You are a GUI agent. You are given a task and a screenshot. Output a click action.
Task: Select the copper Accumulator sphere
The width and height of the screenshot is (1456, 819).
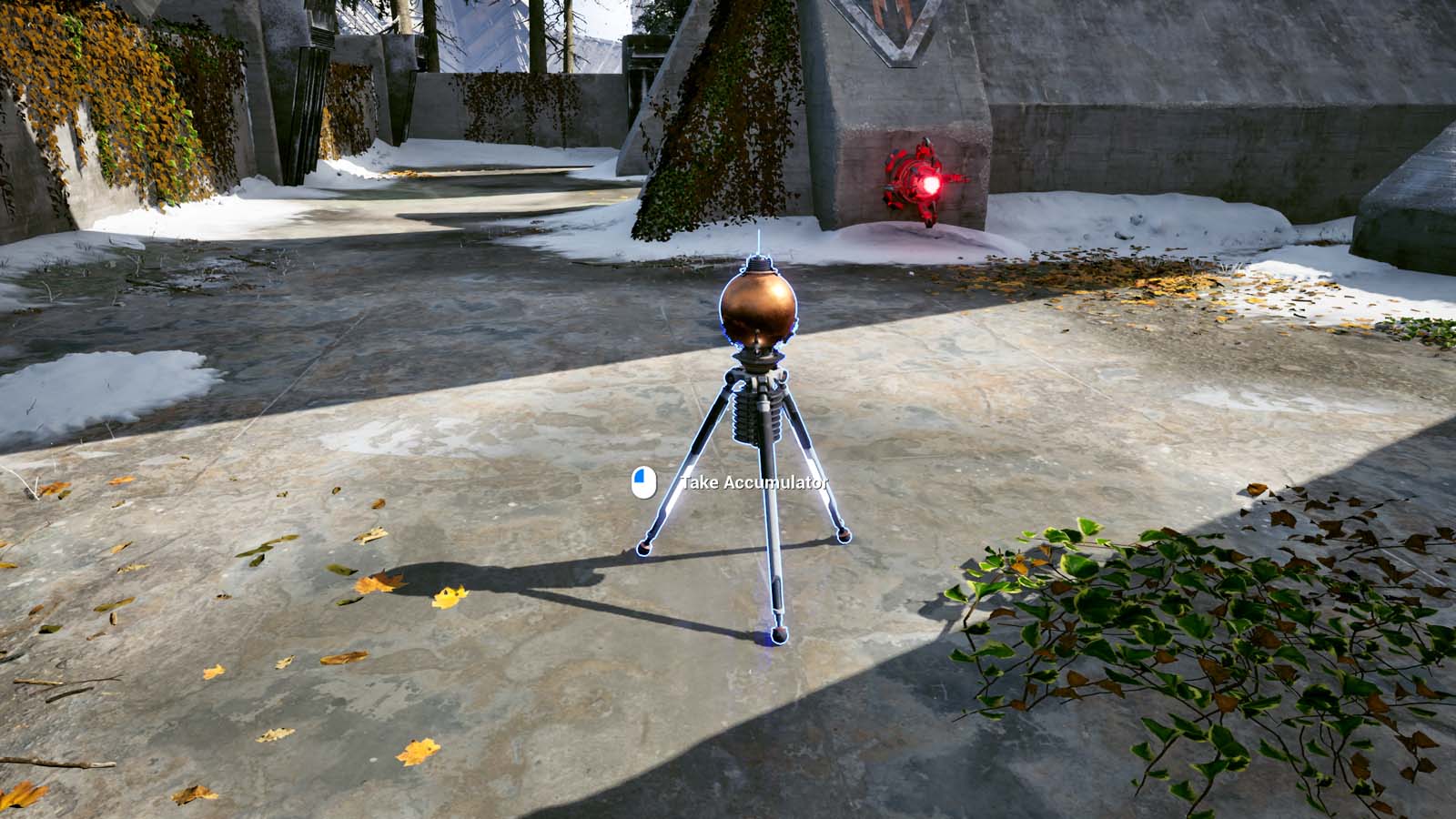[759, 309]
